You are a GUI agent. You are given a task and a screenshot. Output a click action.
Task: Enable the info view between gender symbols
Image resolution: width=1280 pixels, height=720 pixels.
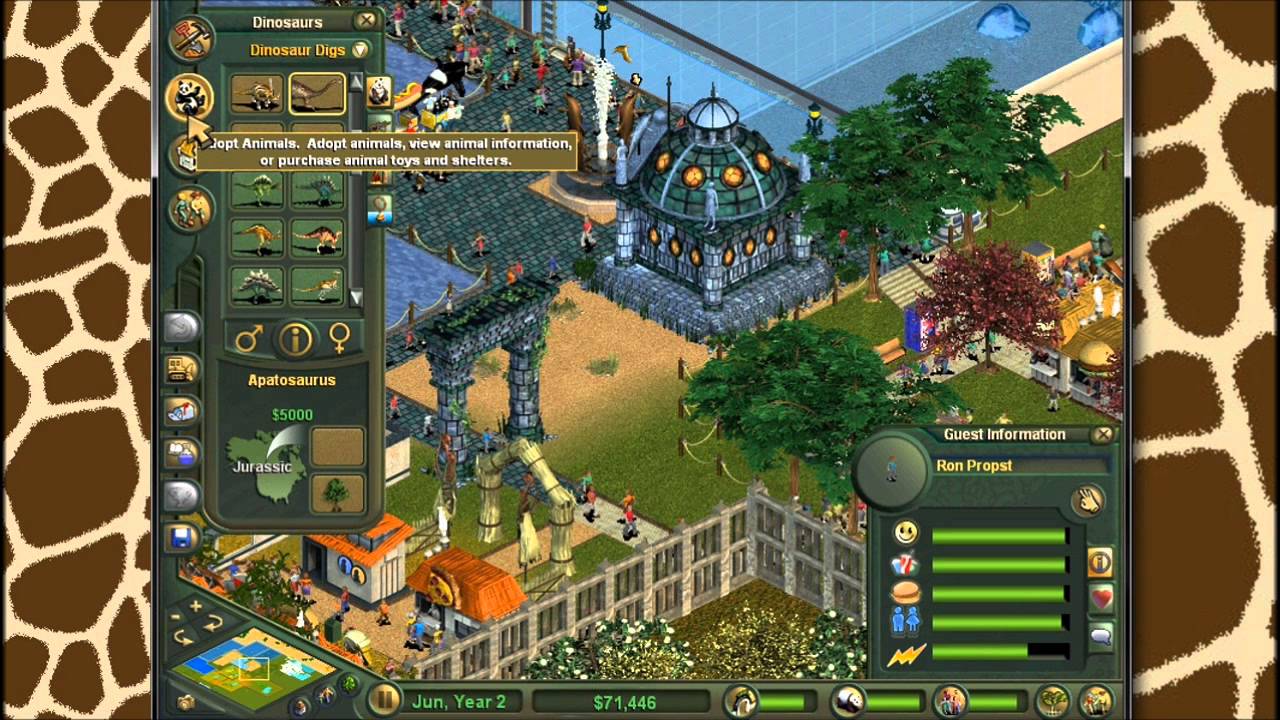point(296,338)
